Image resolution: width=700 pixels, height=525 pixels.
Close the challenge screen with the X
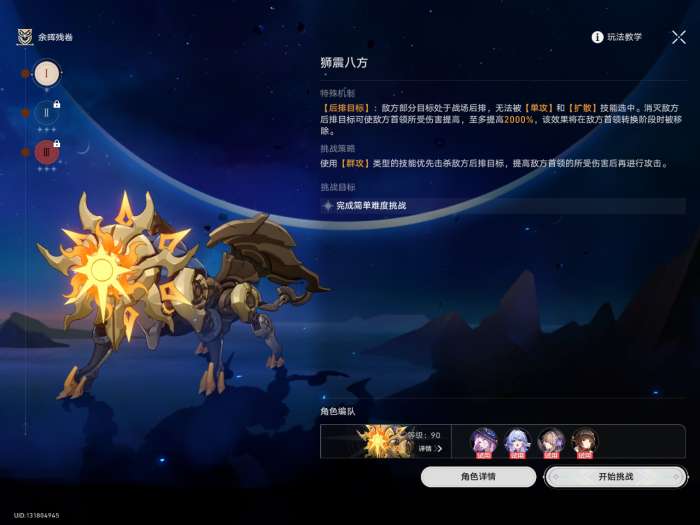[x=679, y=37]
